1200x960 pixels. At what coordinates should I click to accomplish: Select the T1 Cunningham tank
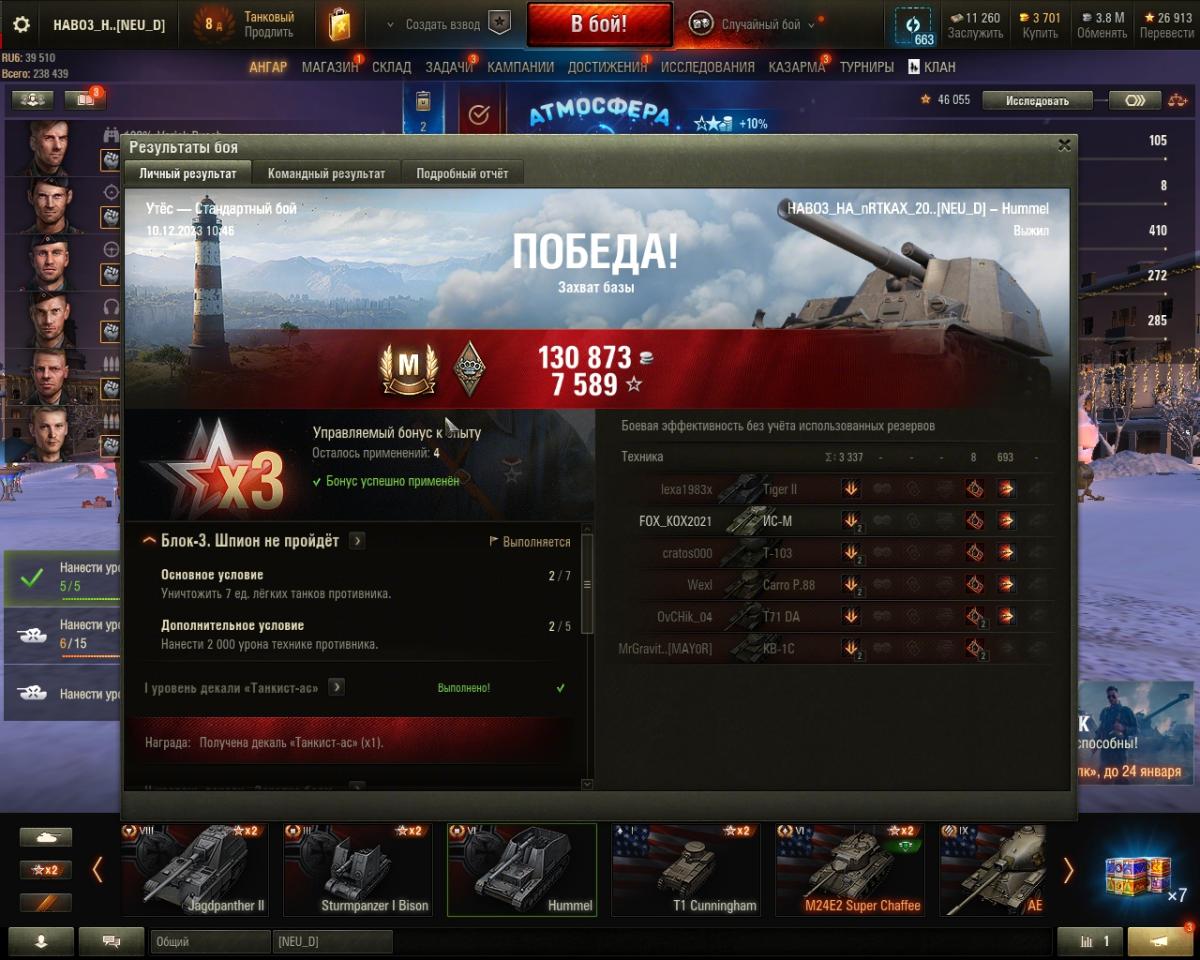[x=686, y=870]
